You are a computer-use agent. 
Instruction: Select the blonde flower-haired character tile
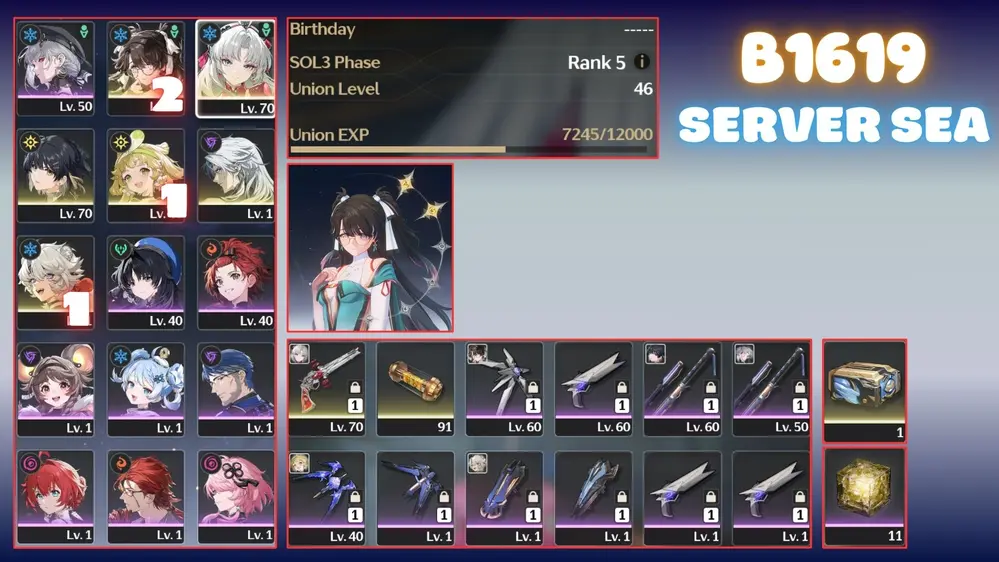pos(146,175)
